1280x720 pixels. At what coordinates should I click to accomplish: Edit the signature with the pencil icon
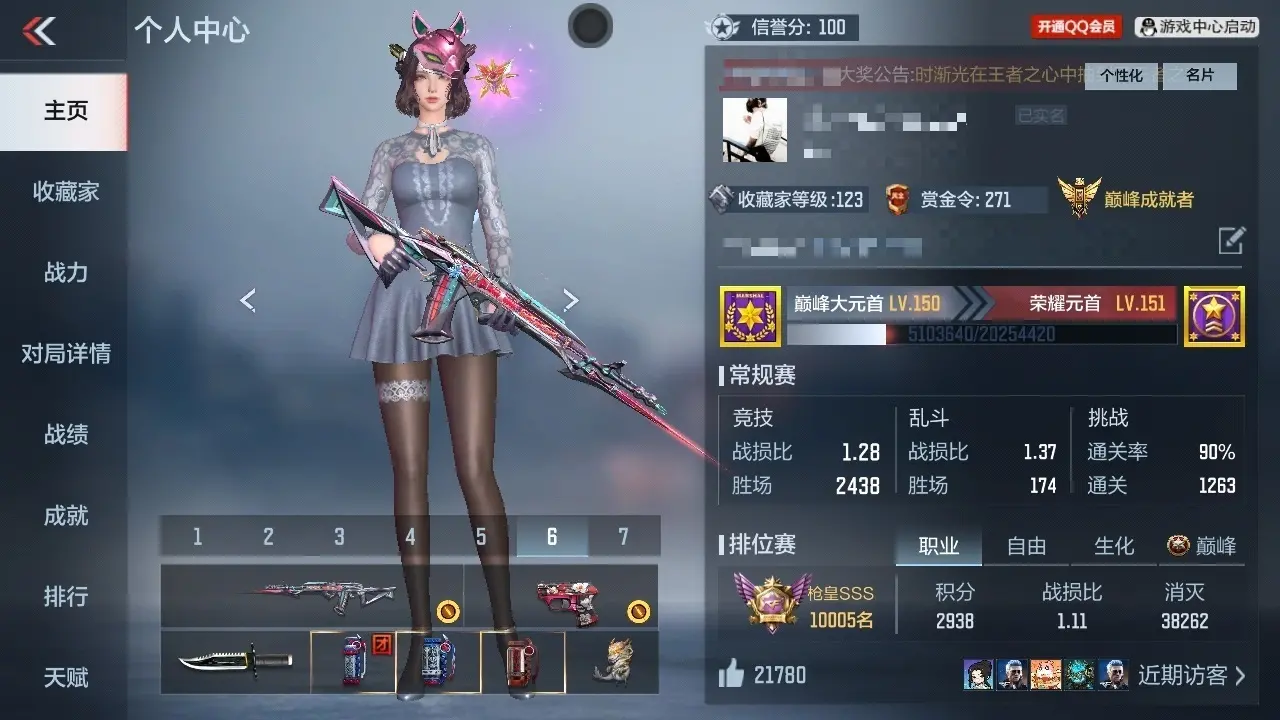tap(1231, 240)
